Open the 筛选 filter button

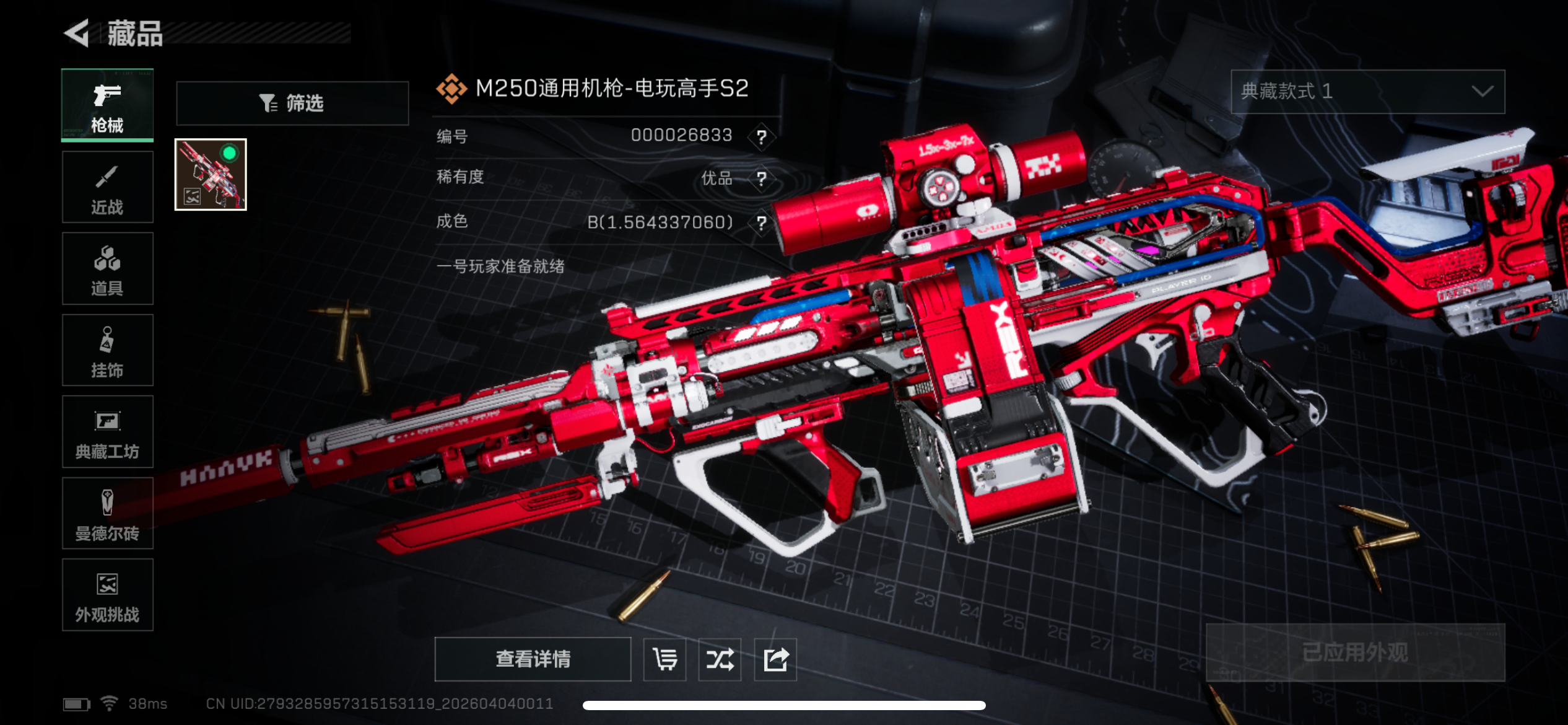click(292, 103)
